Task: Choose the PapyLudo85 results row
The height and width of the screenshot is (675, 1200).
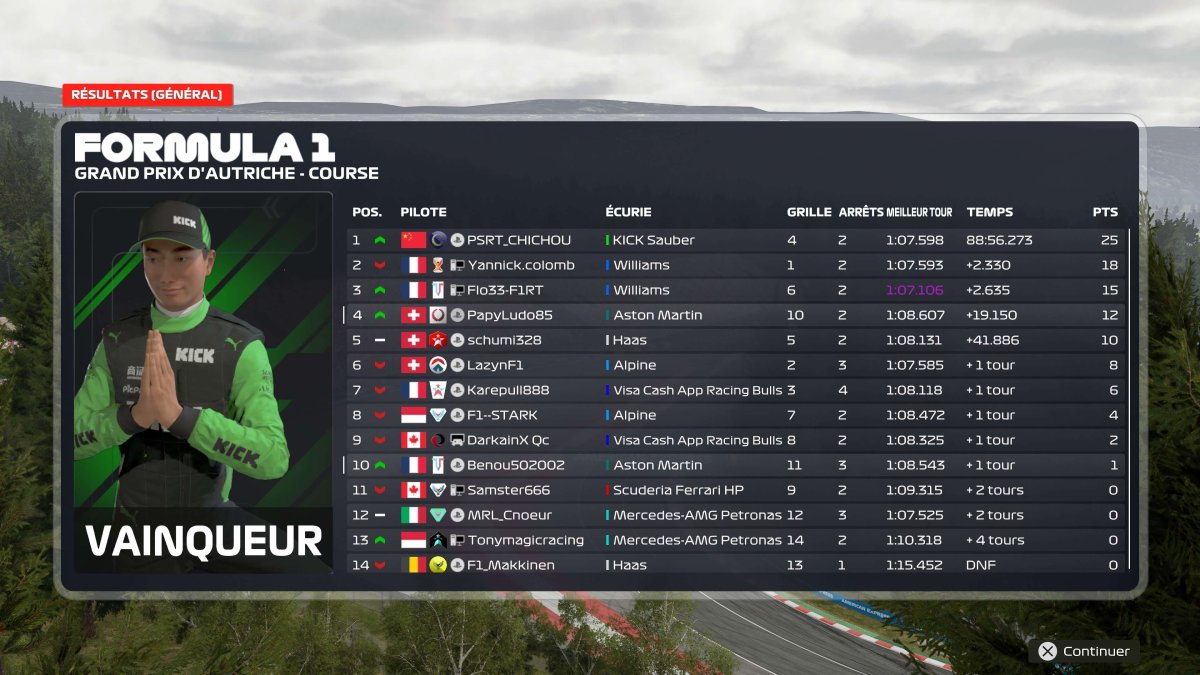Action: coord(735,315)
